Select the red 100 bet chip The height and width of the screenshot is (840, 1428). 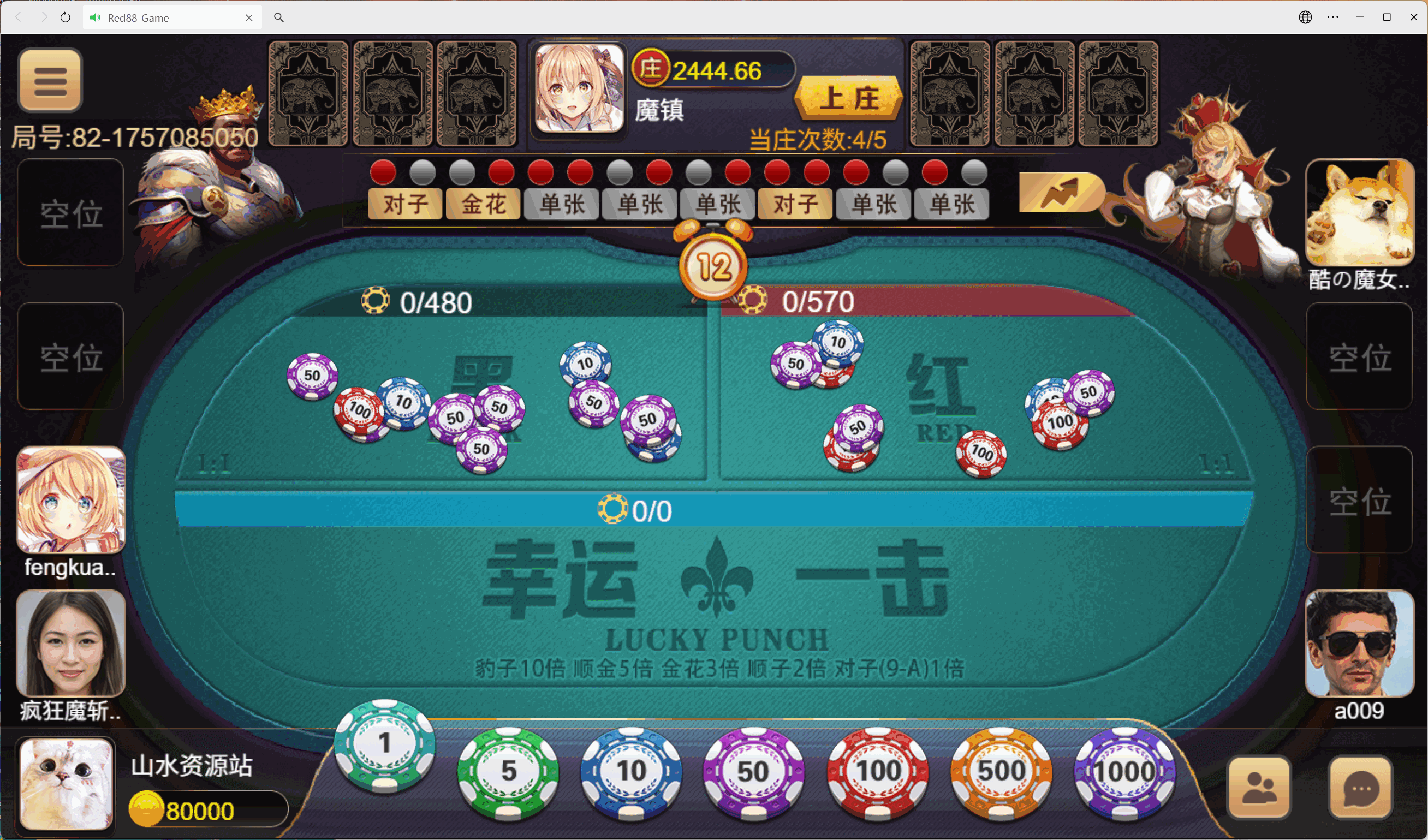click(877, 770)
